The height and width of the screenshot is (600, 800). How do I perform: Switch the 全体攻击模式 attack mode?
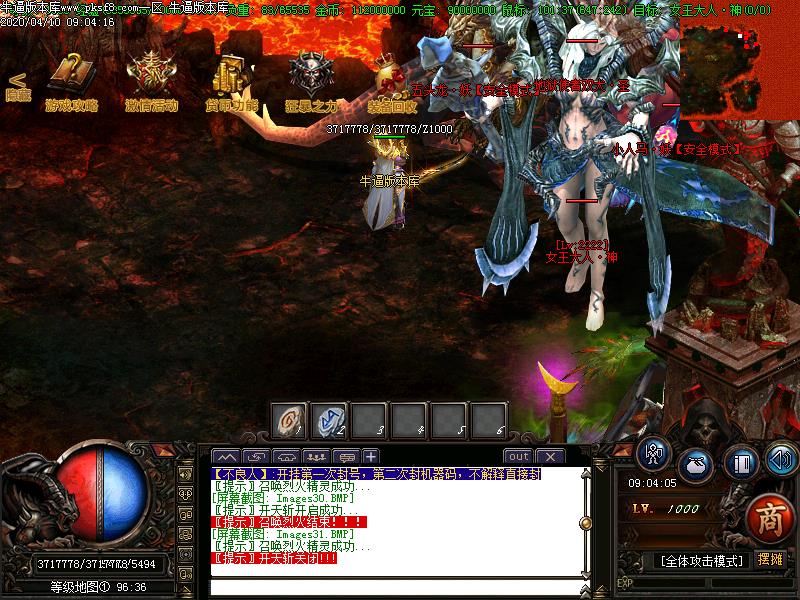click(x=701, y=560)
